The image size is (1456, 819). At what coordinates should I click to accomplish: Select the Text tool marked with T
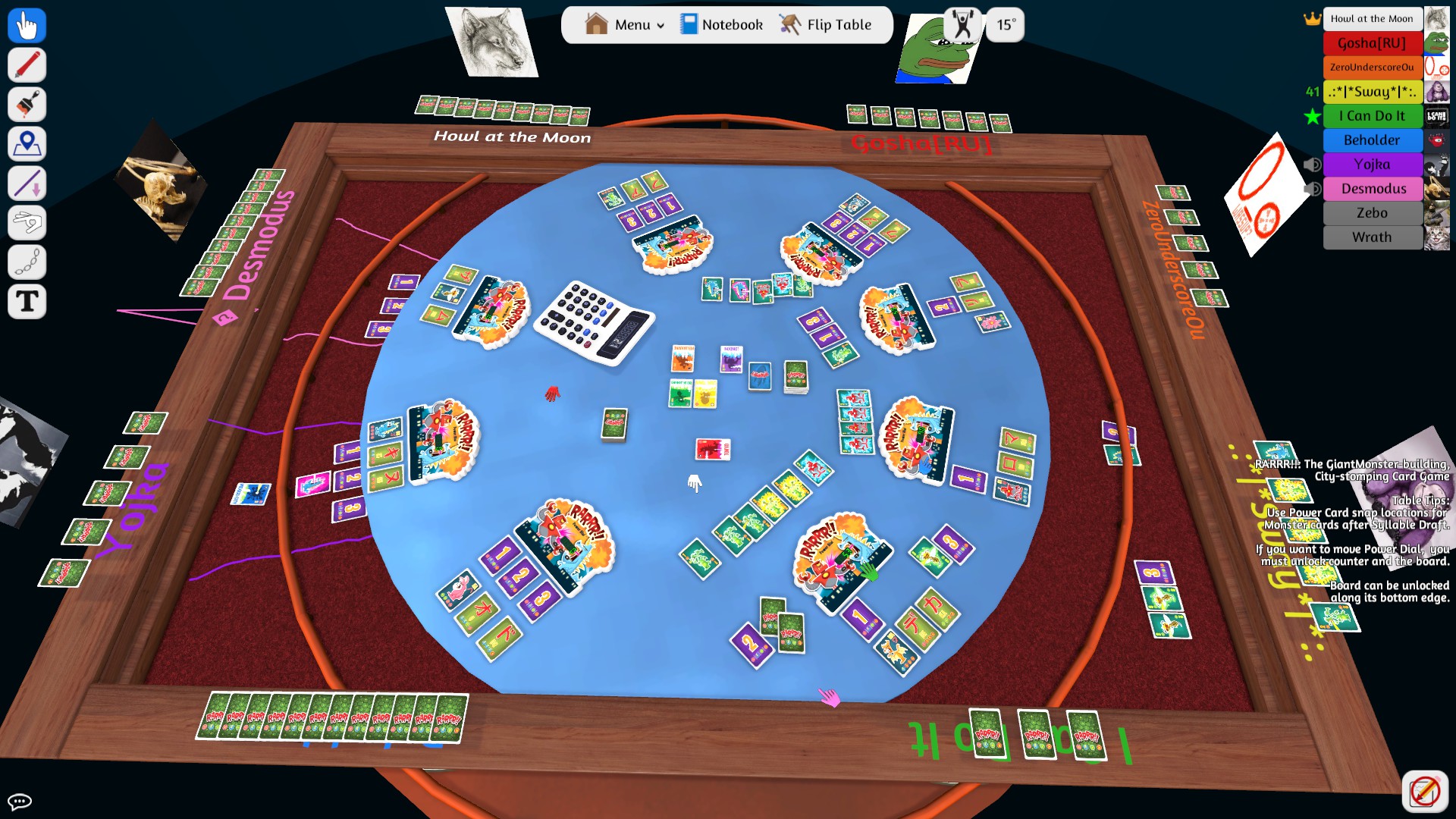click(27, 302)
